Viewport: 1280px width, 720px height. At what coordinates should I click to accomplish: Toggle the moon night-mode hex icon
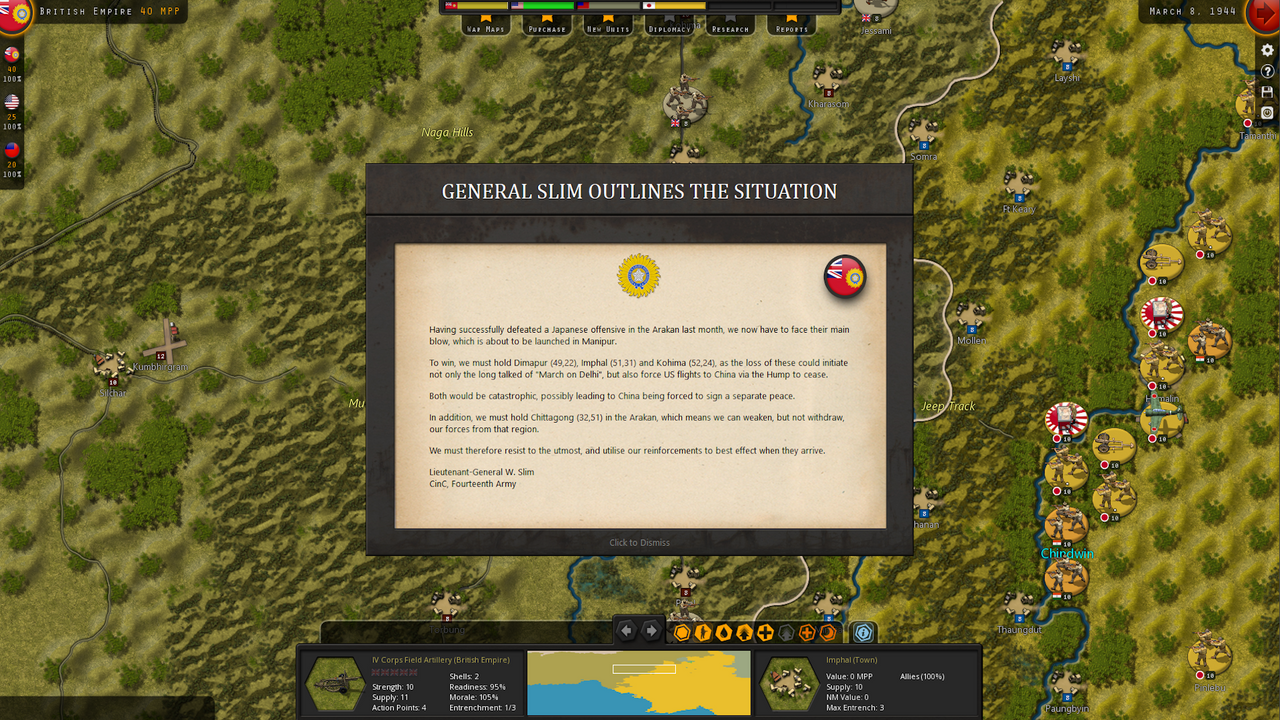(x=827, y=631)
